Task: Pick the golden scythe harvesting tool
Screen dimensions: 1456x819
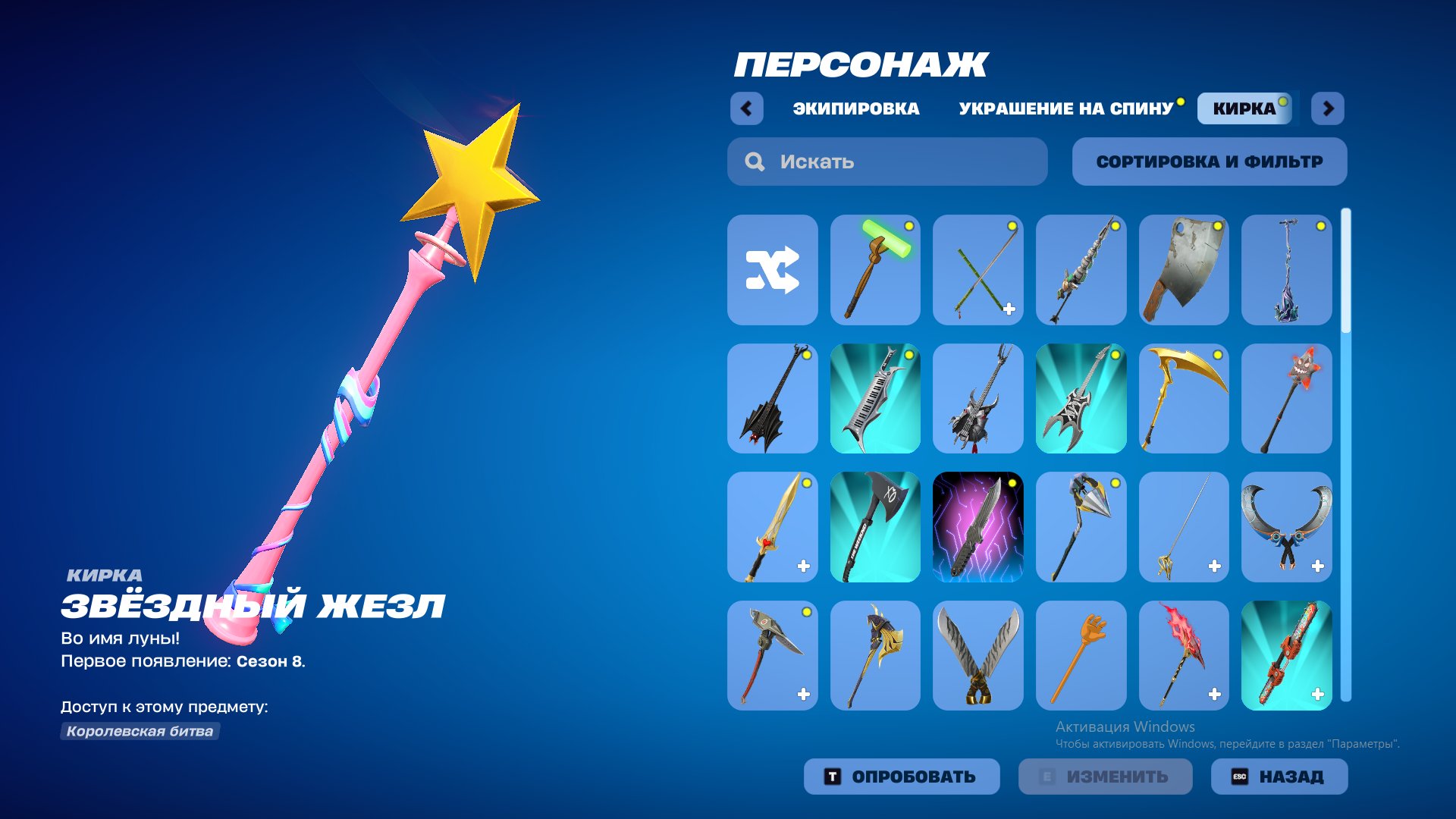Action: pyautogui.click(x=1185, y=398)
